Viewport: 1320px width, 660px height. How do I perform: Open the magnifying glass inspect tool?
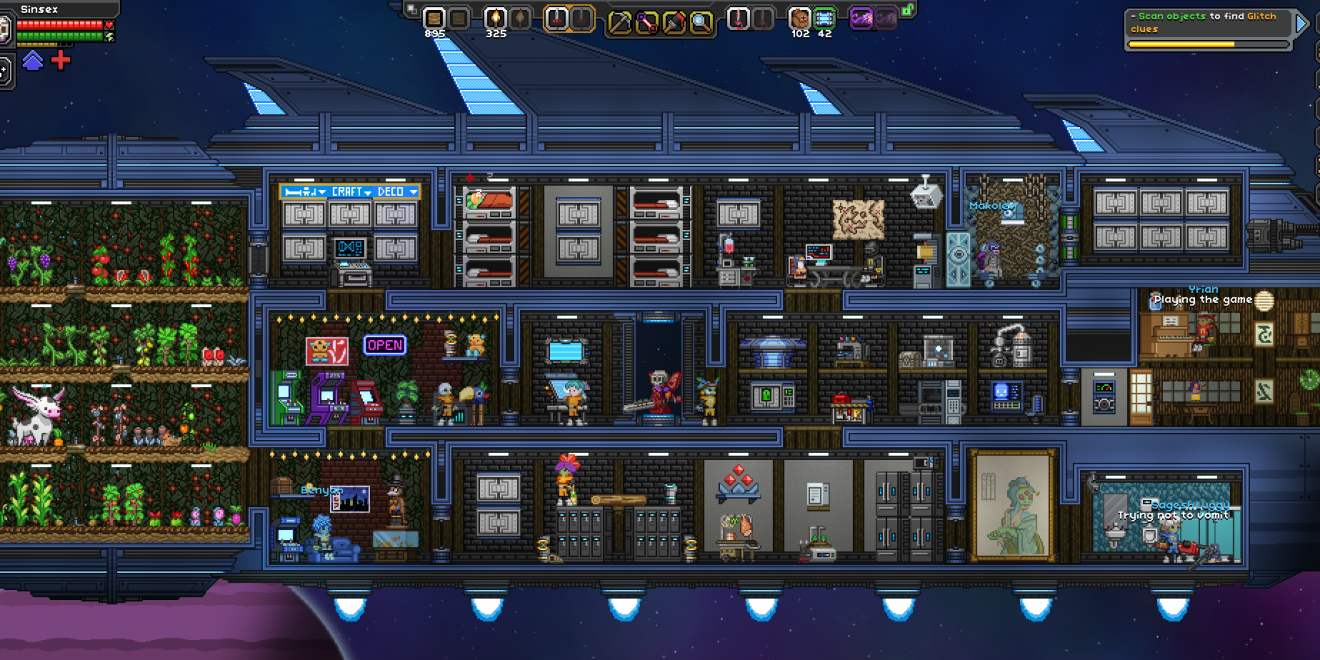(x=701, y=21)
